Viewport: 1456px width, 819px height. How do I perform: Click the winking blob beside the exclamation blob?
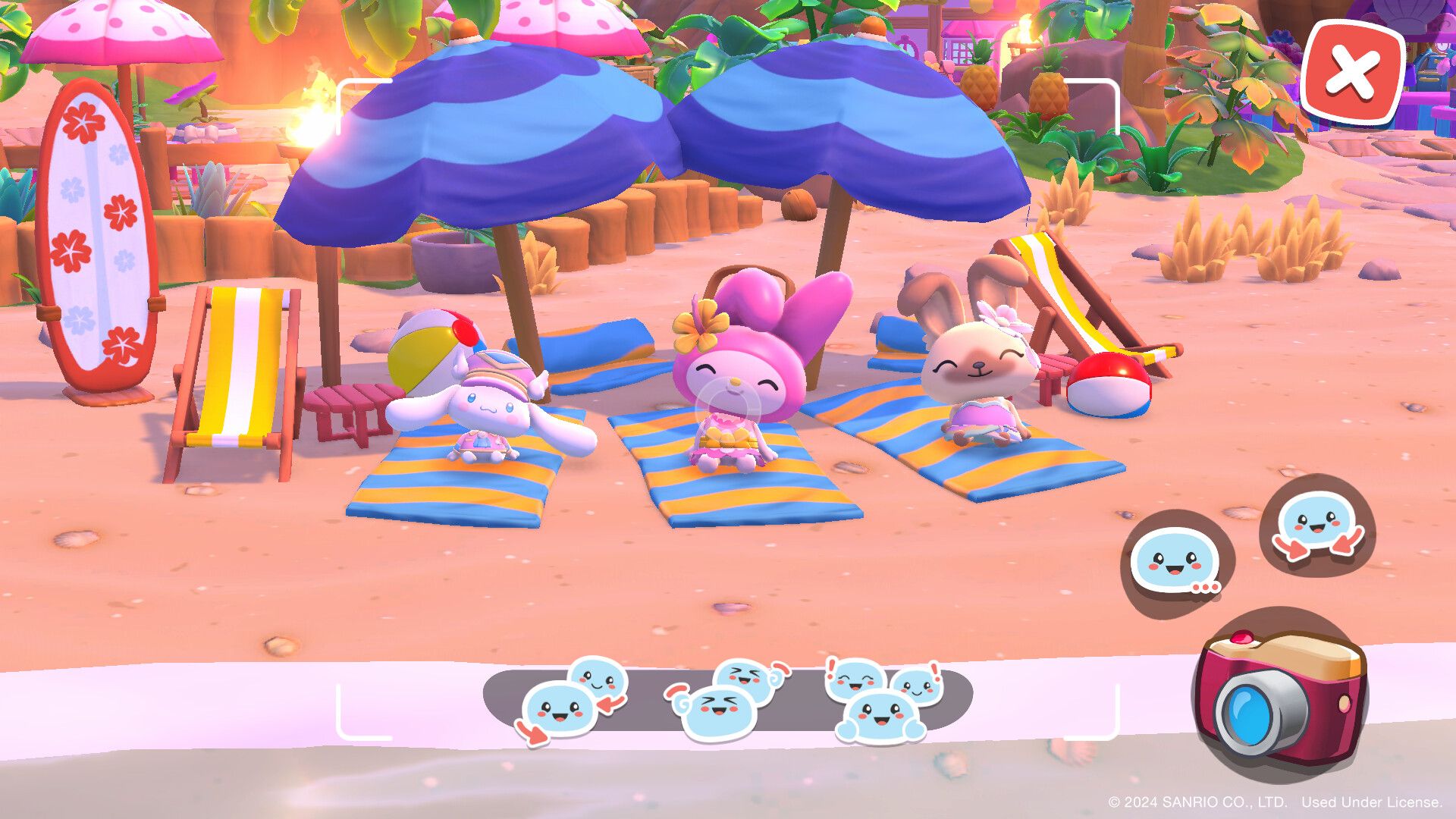coord(918,686)
